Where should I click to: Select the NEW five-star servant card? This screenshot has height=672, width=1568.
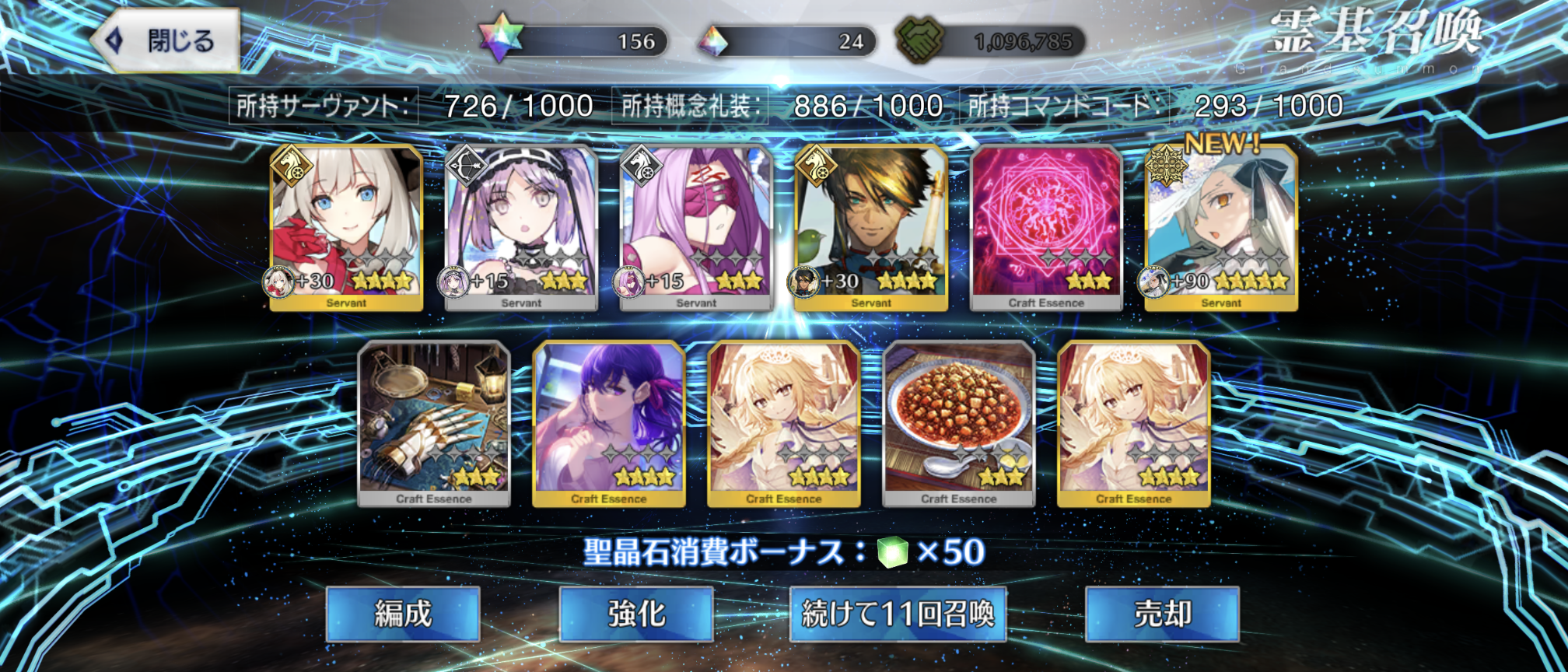coord(1221,228)
